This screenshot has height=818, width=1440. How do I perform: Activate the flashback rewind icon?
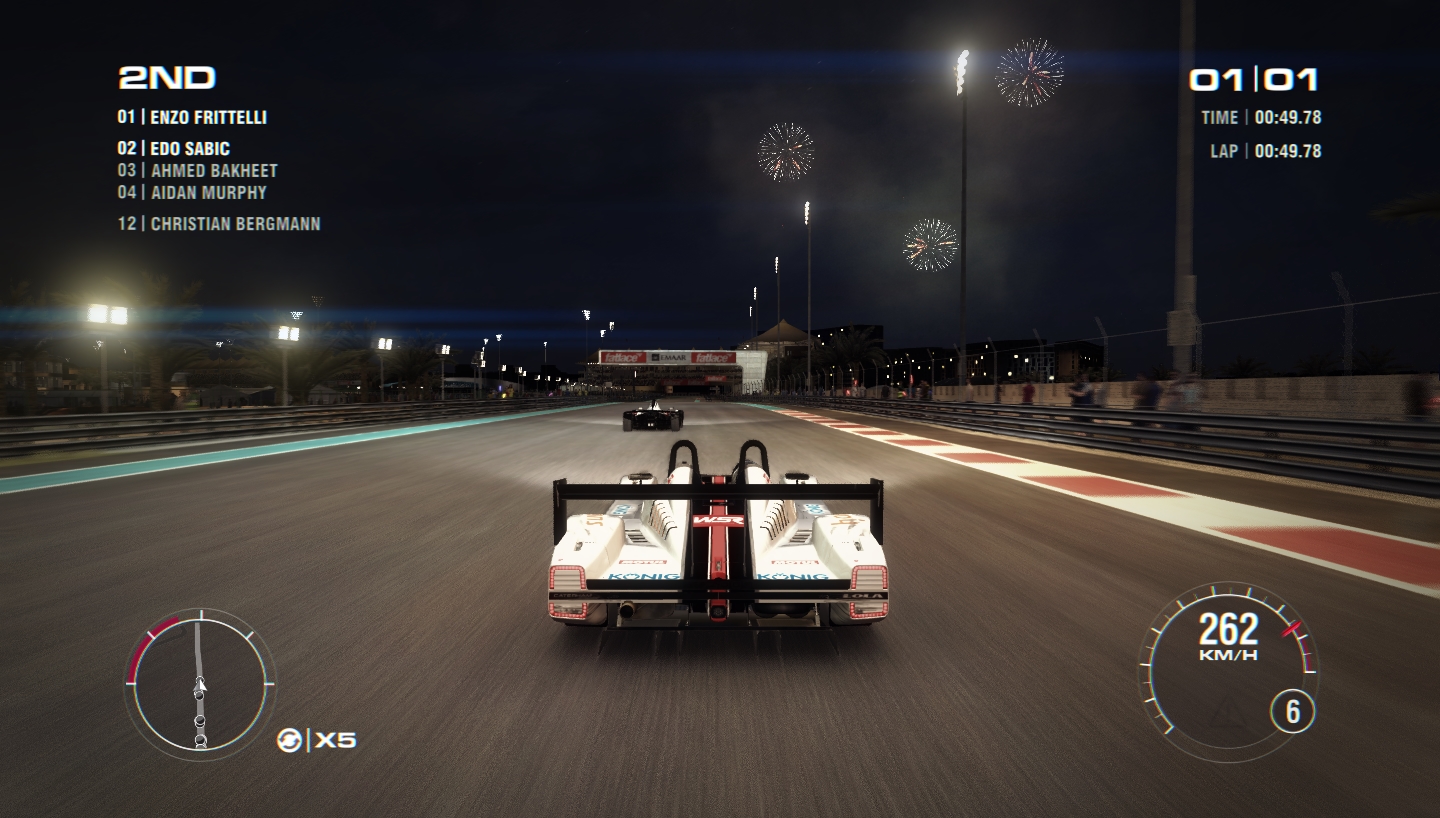[x=290, y=740]
